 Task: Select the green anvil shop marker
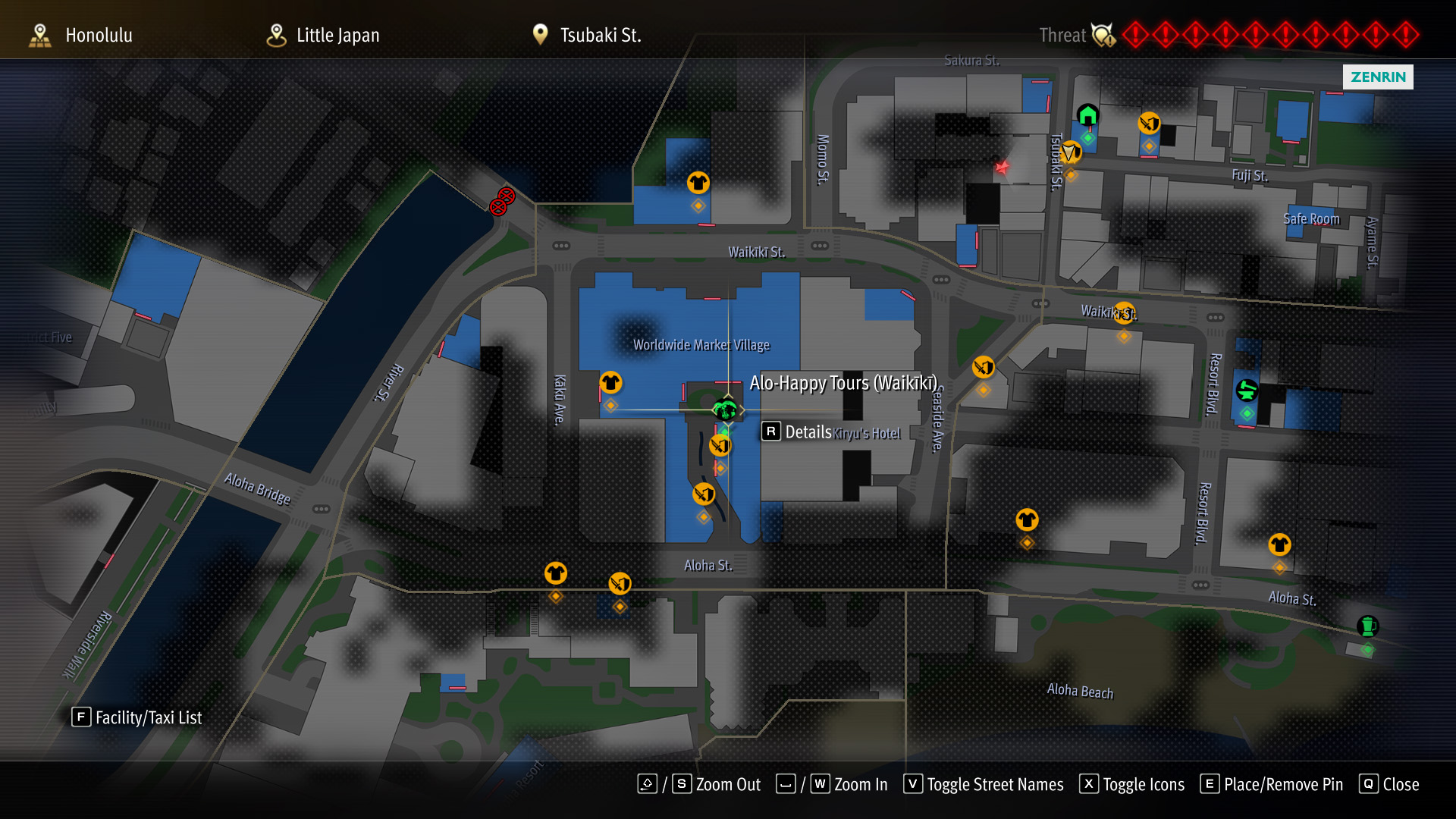[1247, 391]
